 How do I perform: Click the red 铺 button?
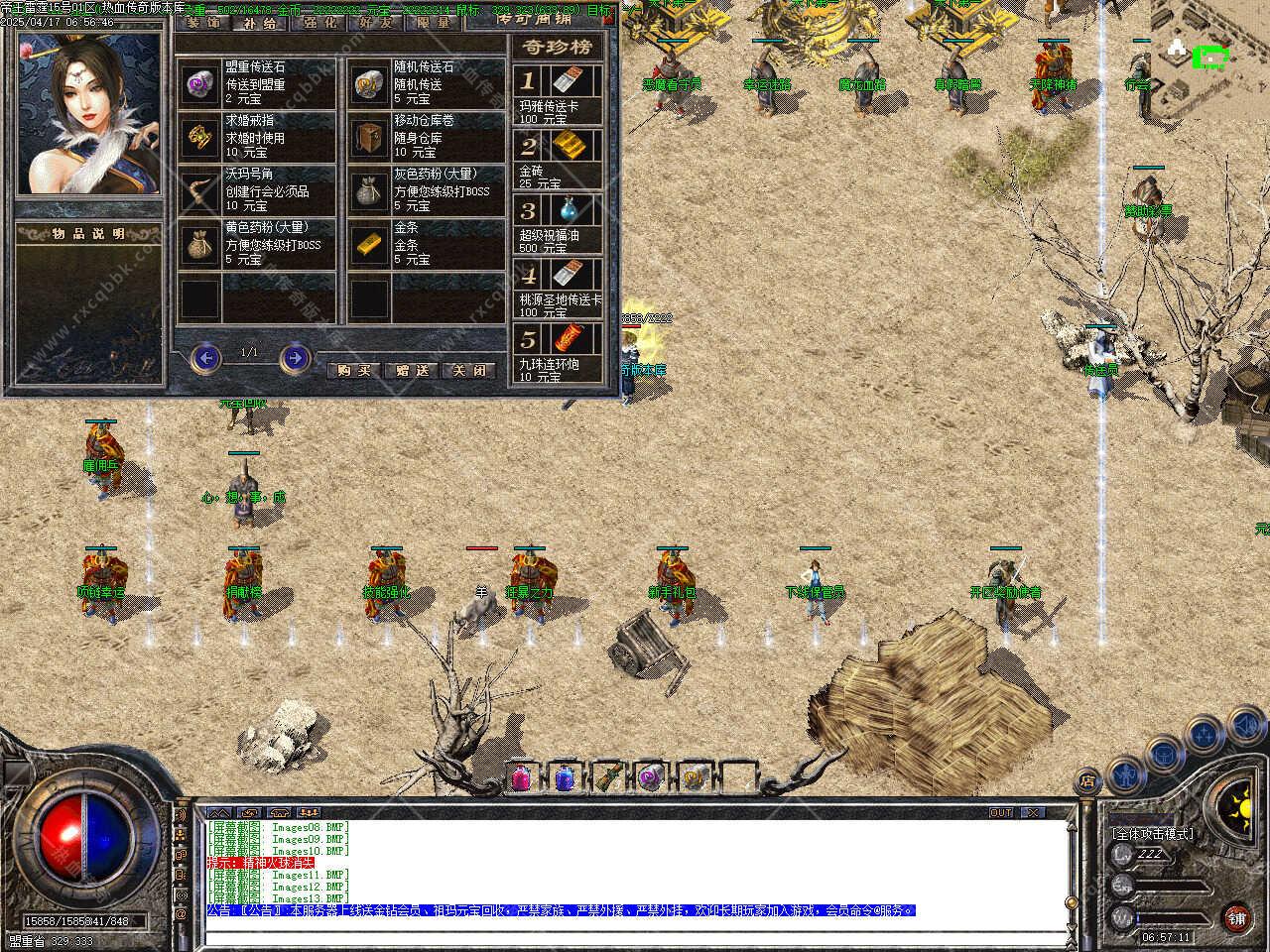1236,916
